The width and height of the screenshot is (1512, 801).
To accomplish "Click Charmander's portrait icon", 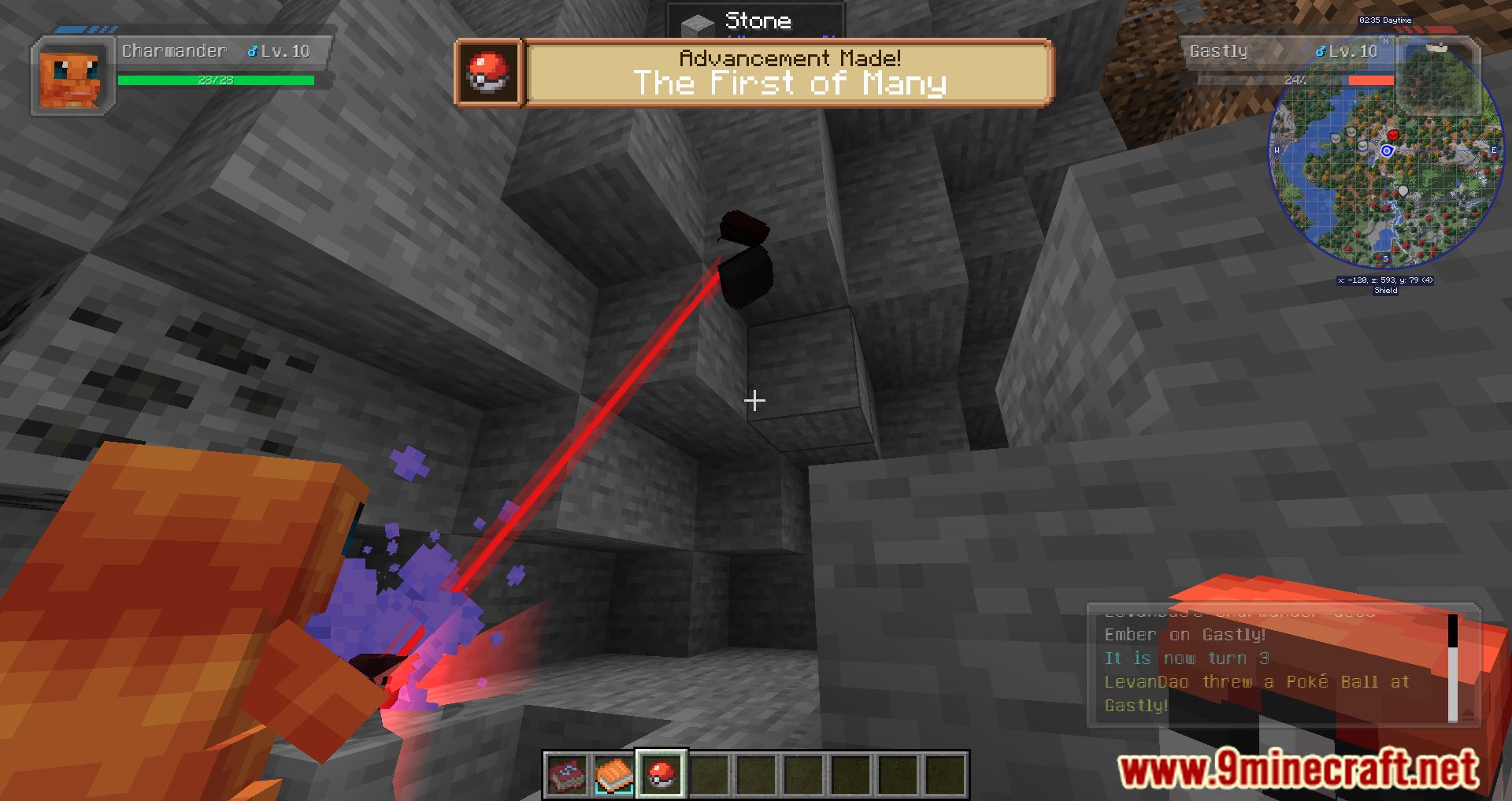I will 72,78.
